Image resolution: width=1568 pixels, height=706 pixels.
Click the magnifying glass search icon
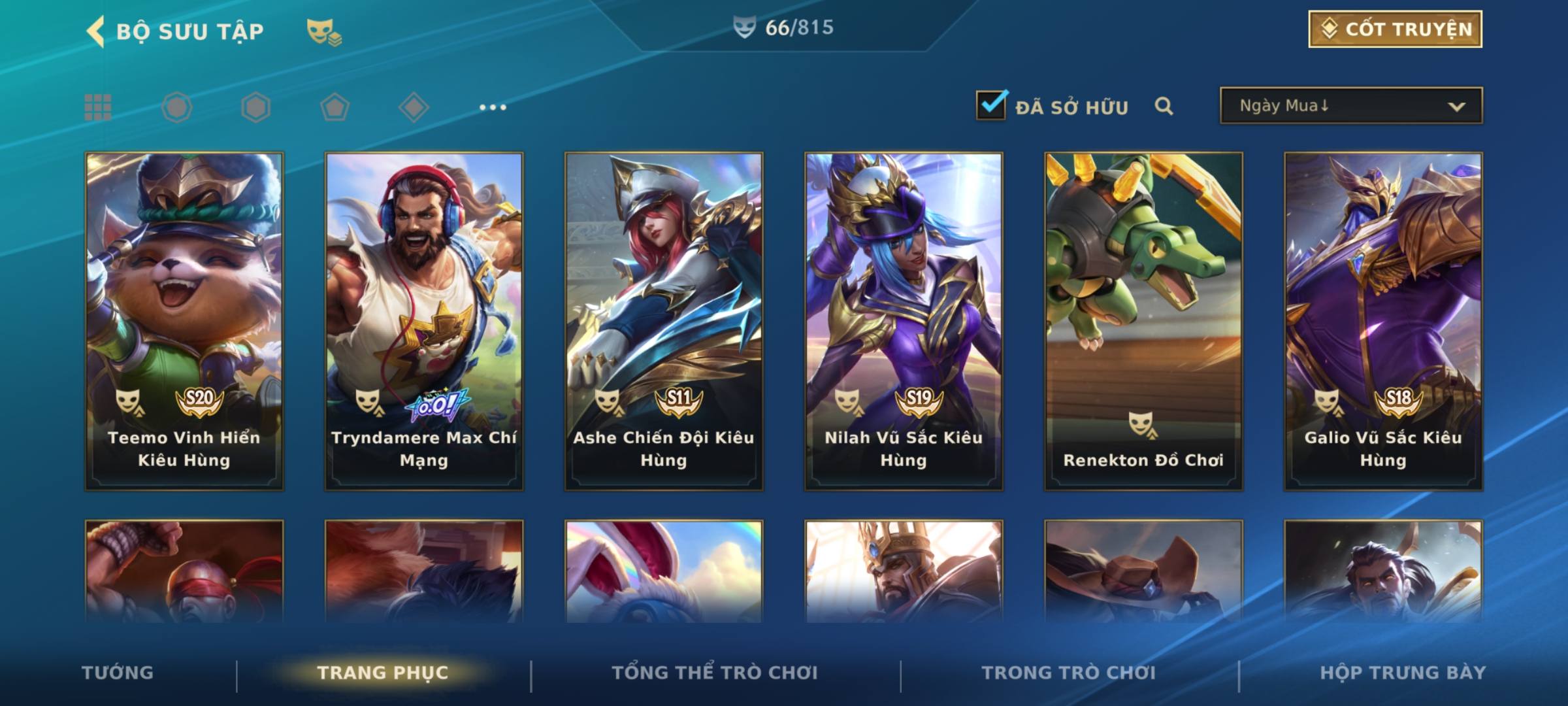1164,106
